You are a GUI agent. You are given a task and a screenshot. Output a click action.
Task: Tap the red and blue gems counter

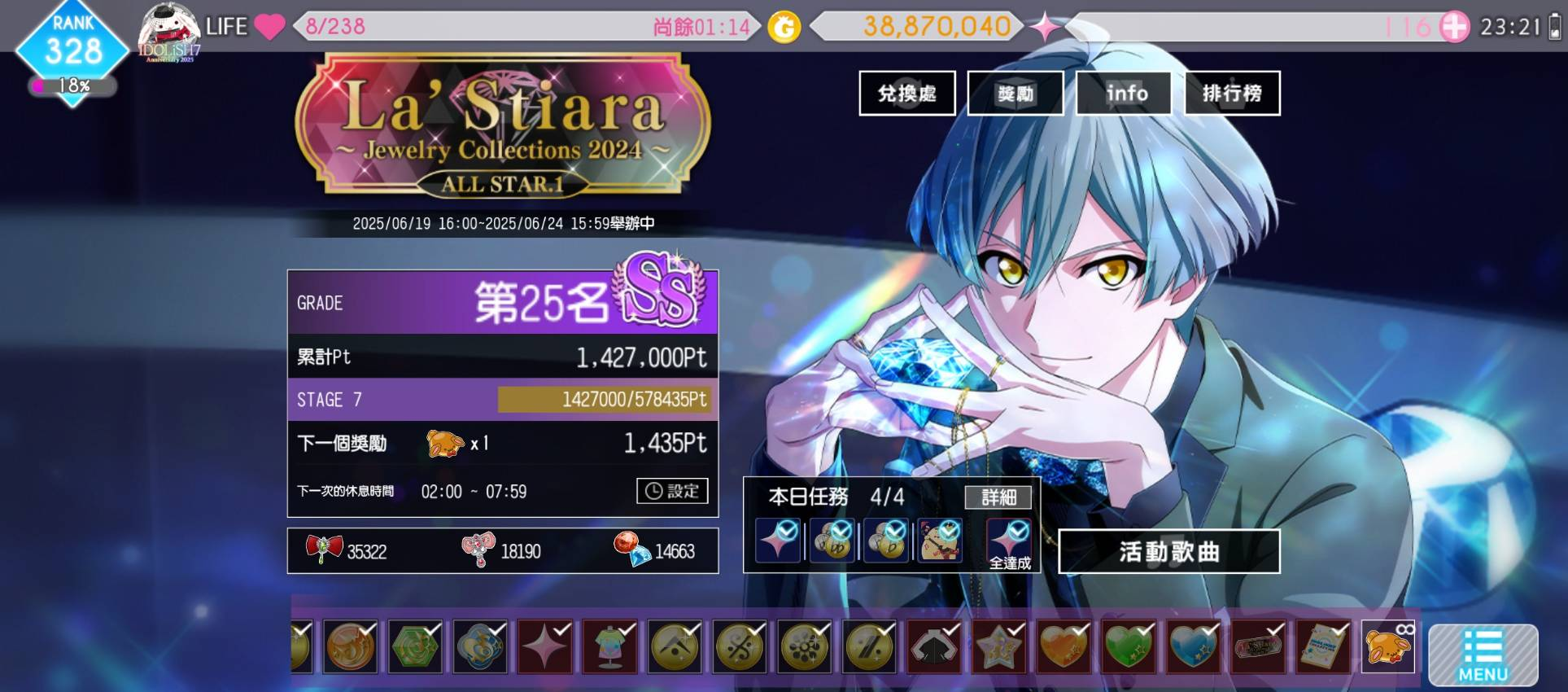pos(654,551)
